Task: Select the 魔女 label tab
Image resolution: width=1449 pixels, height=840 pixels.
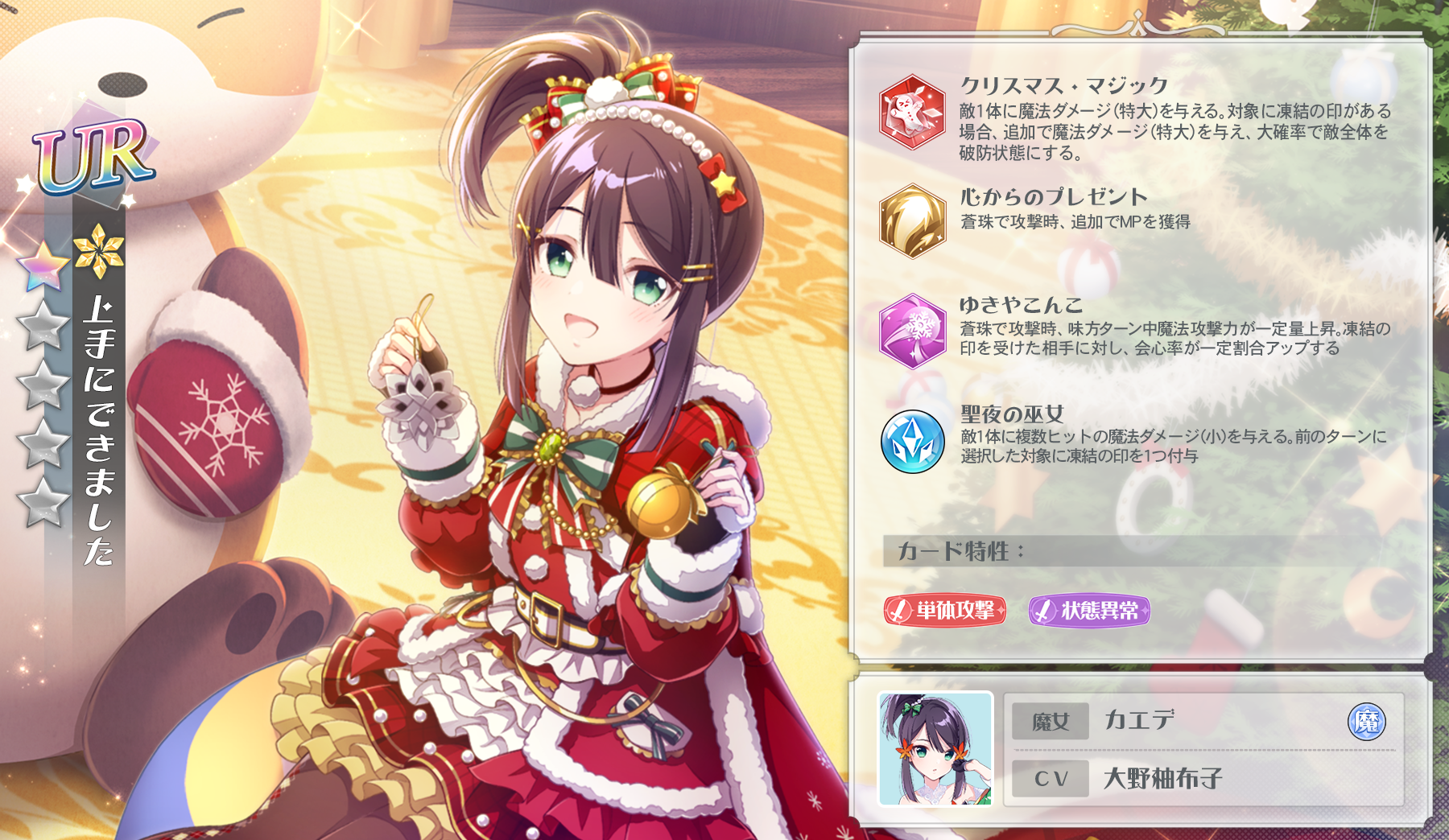Action: point(1051,723)
